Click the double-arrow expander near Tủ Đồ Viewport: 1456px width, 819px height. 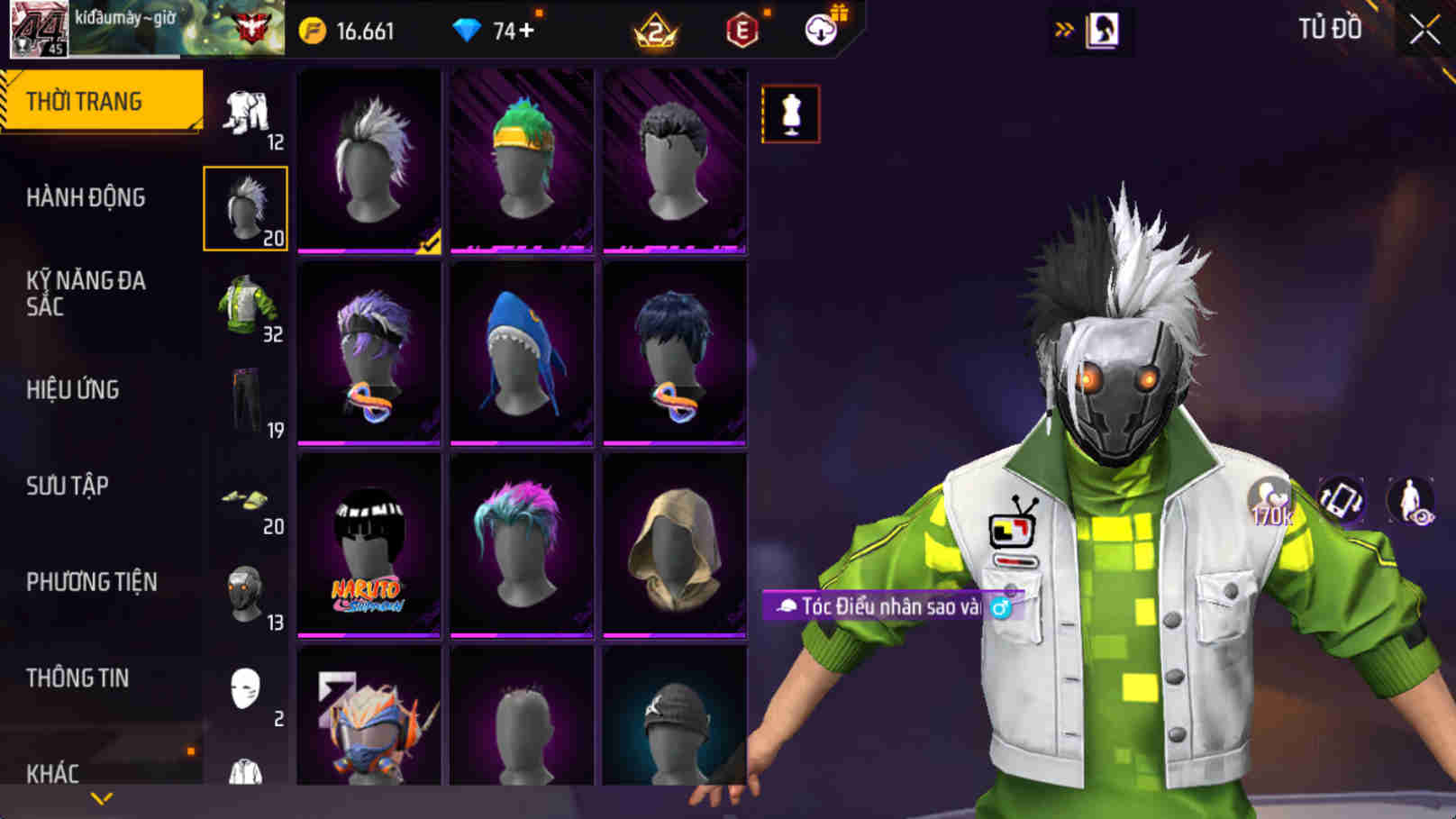(1066, 28)
